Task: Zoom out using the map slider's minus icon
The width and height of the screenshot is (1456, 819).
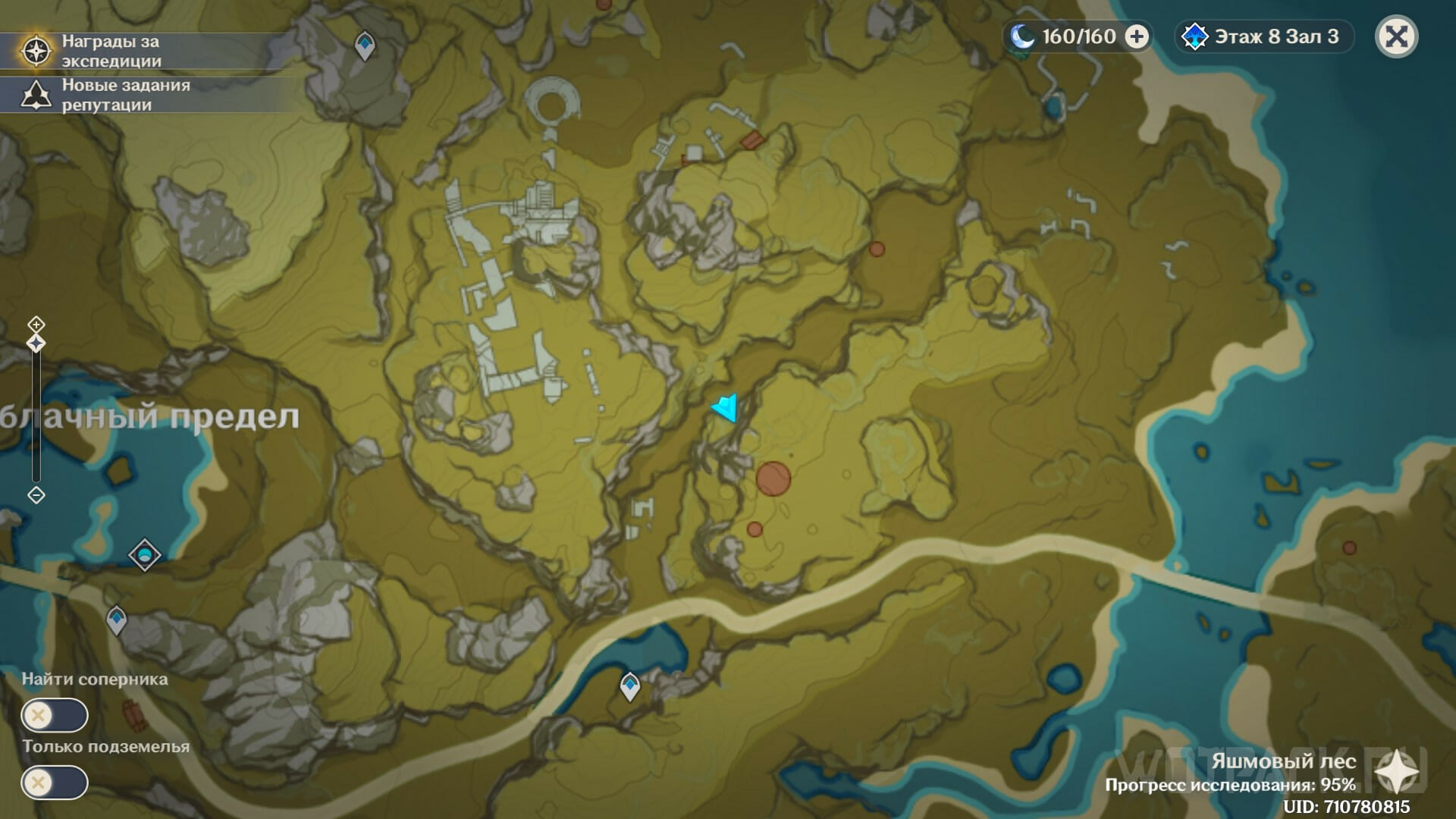Action: pos(36,495)
